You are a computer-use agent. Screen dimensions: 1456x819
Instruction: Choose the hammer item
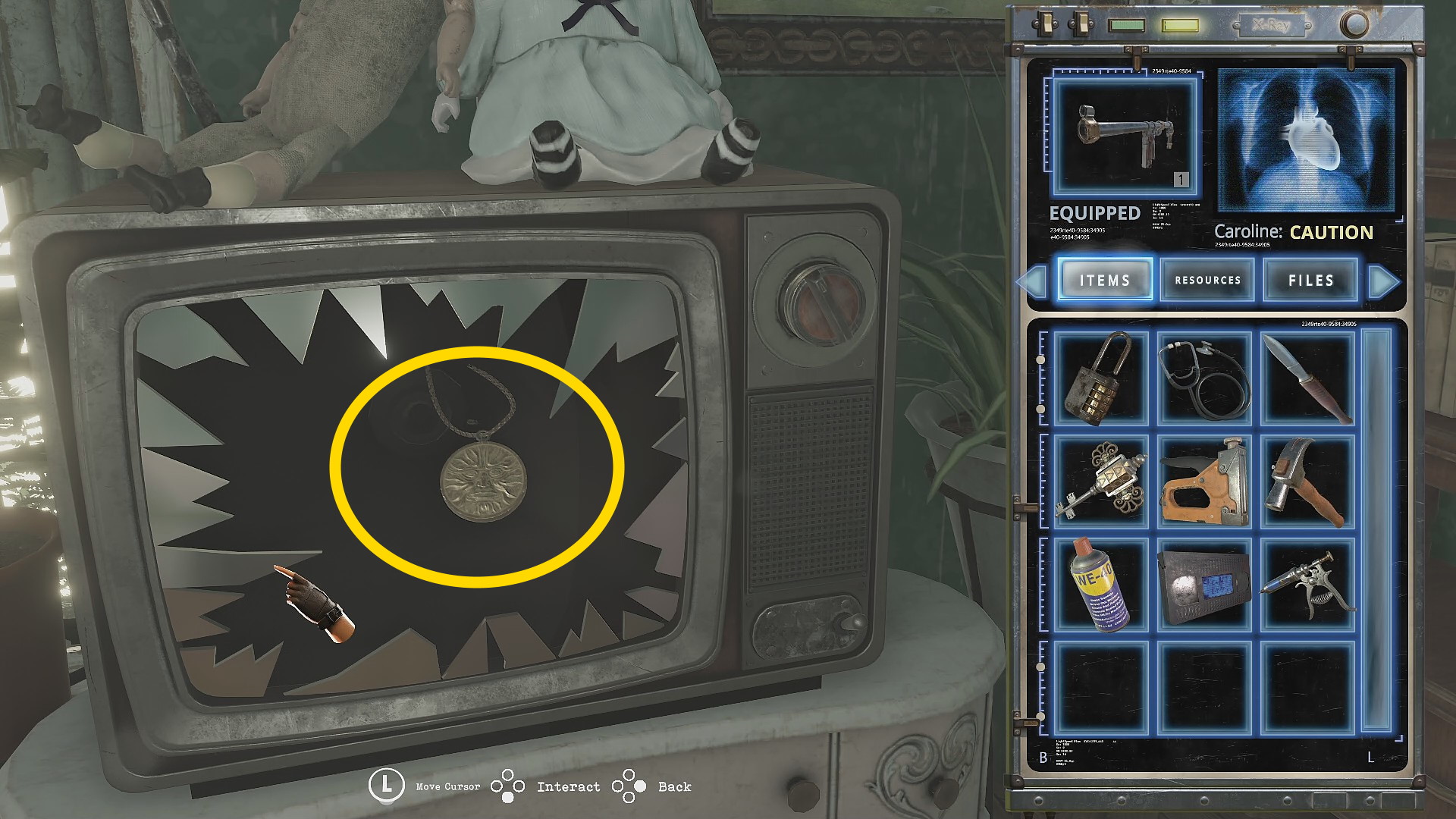(x=1307, y=482)
